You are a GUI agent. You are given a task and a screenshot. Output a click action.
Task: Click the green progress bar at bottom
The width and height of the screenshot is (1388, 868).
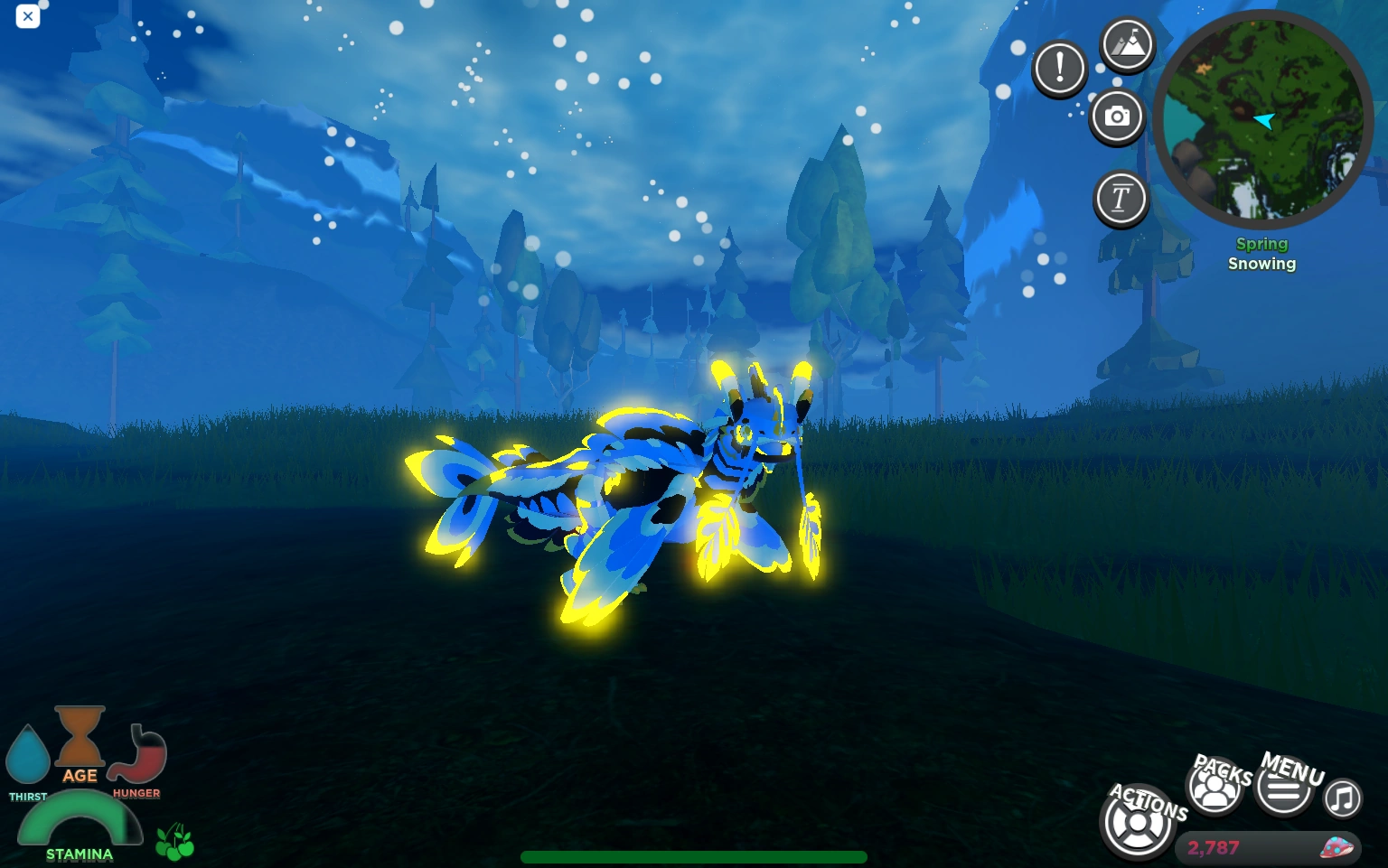coord(694,854)
